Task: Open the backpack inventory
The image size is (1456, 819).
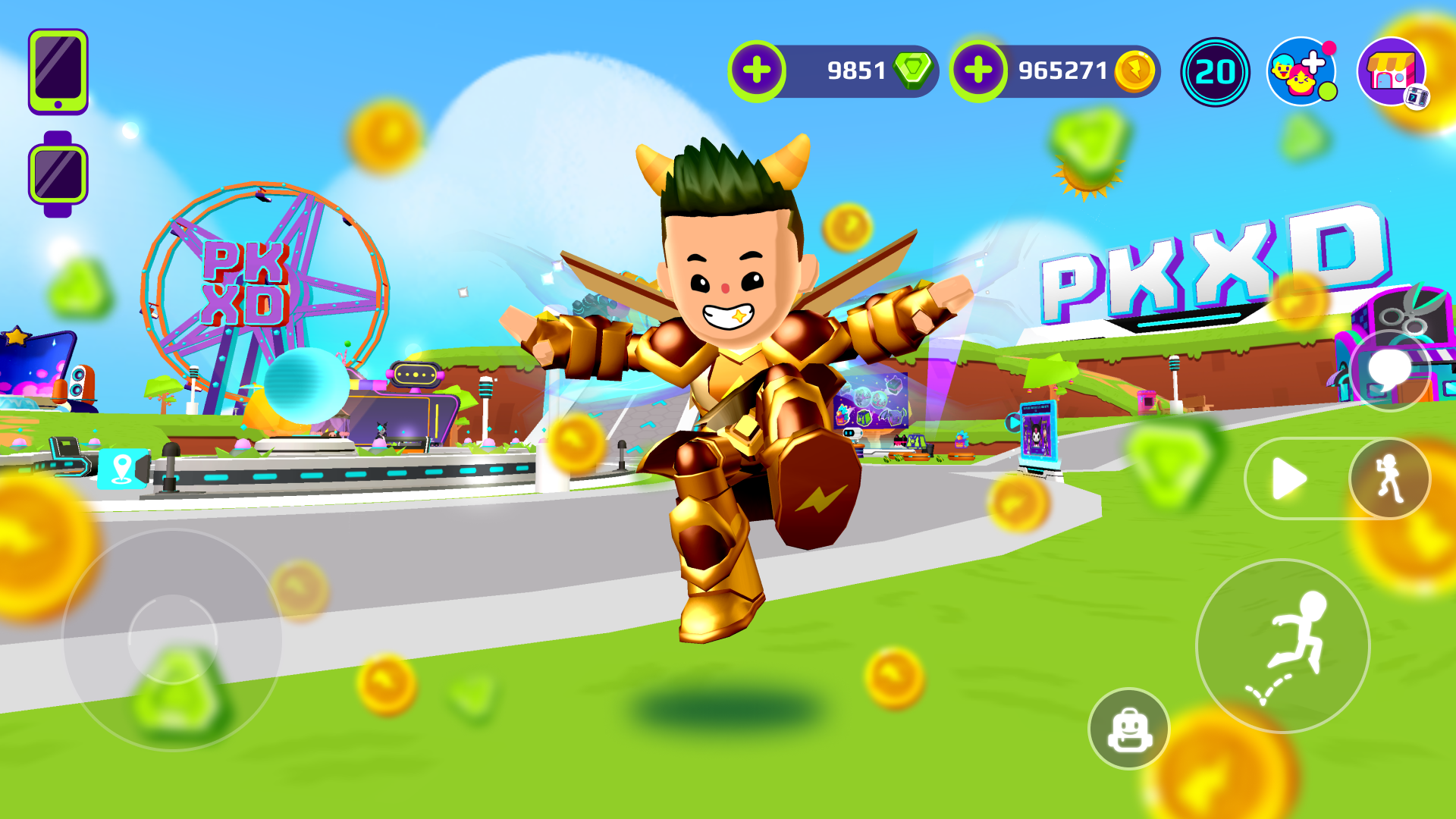Action: tap(1130, 728)
